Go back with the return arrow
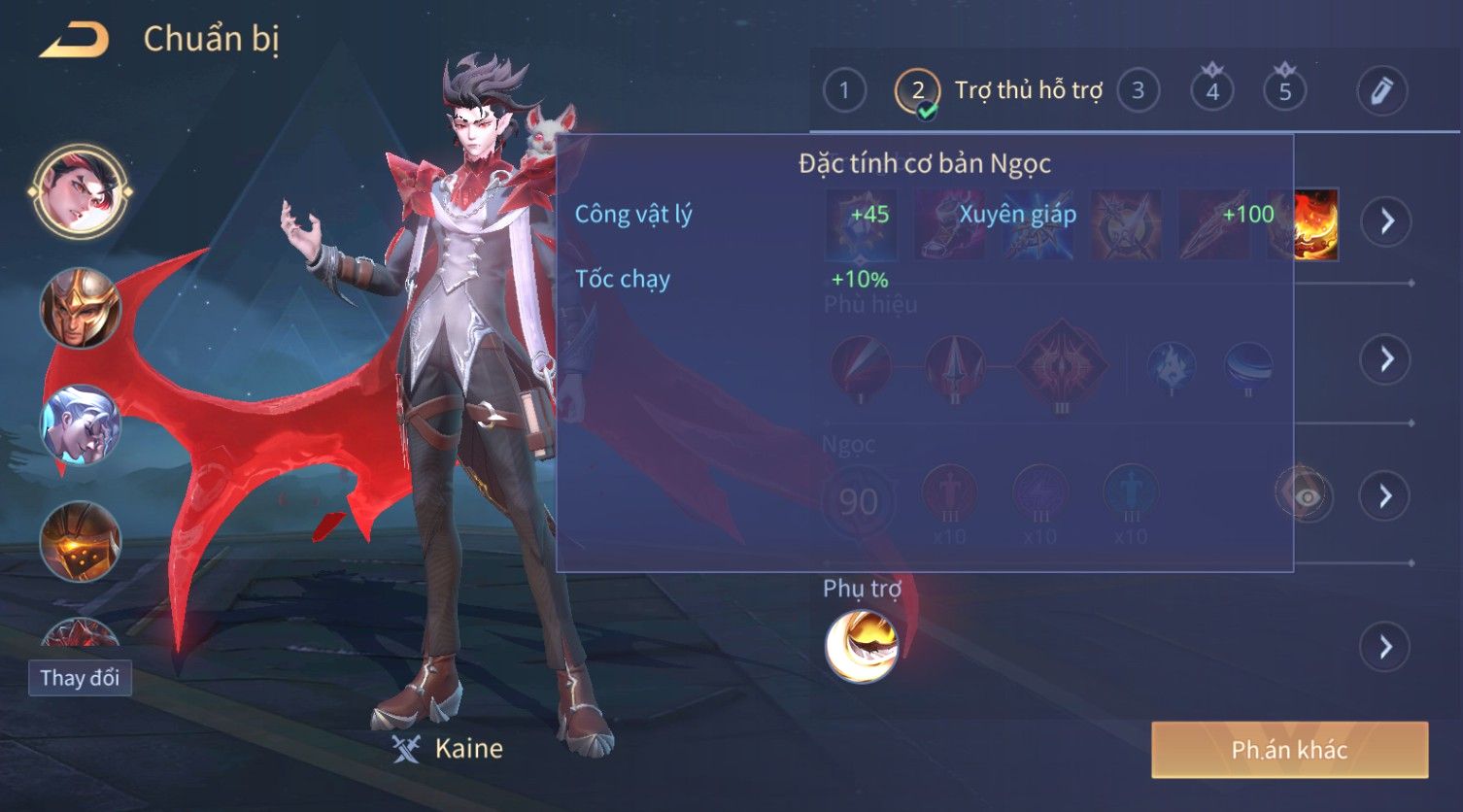The height and width of the screenshot is (812, 1463). click(x=74, y=40)
